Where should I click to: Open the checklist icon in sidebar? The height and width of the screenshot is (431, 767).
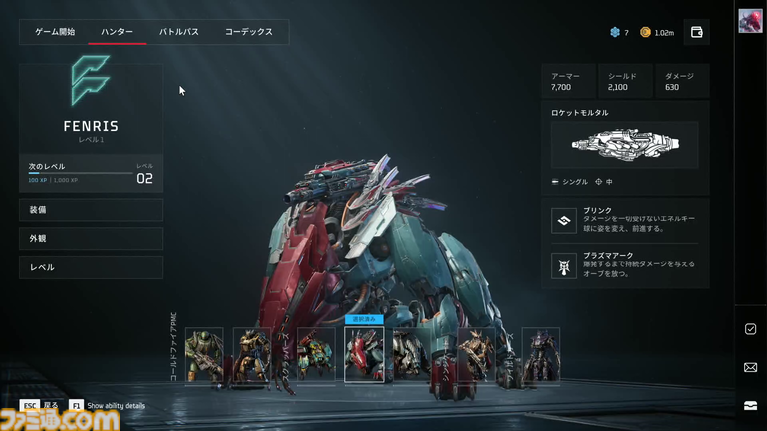[751, 329]
